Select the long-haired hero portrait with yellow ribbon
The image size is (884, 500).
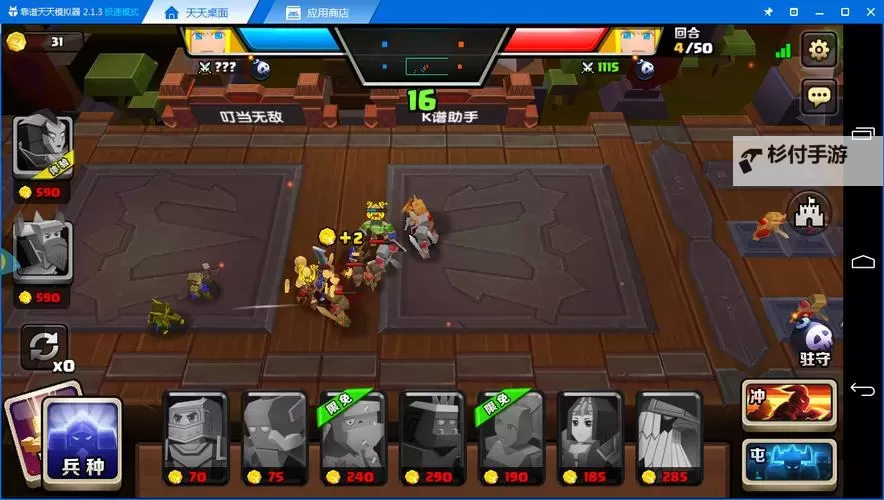tap(43, 148)
